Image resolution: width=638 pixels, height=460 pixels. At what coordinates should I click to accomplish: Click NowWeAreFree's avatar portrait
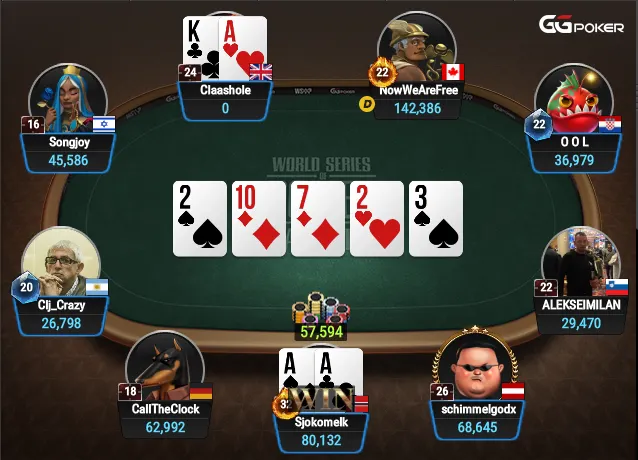418,50
